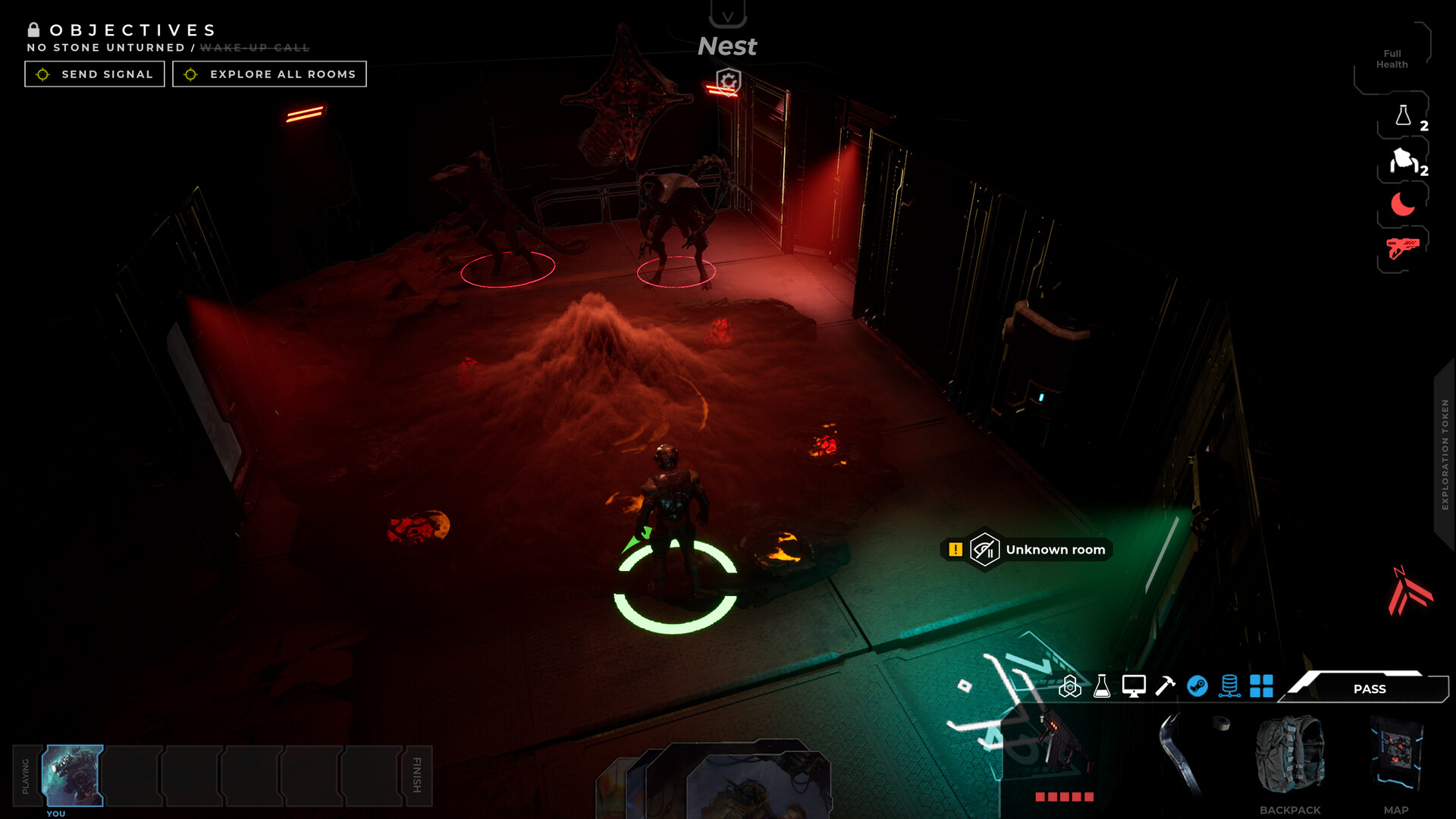
Task: Select the hammer icon in the action toolbar
Action: point(1165,688)
